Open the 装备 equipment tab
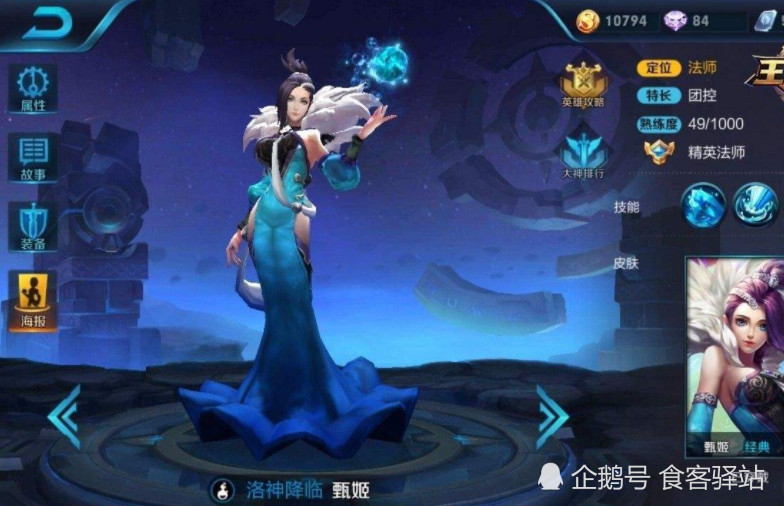784x506 pixels. [x=32, y=228]
